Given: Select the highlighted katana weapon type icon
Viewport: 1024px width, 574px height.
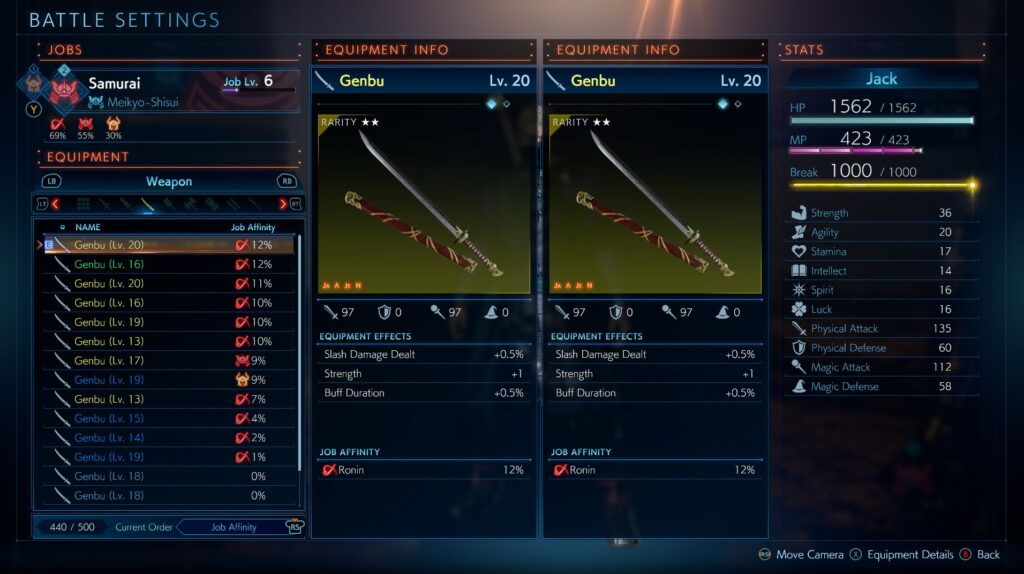Looking at the screenshot, I should (148, 204).
